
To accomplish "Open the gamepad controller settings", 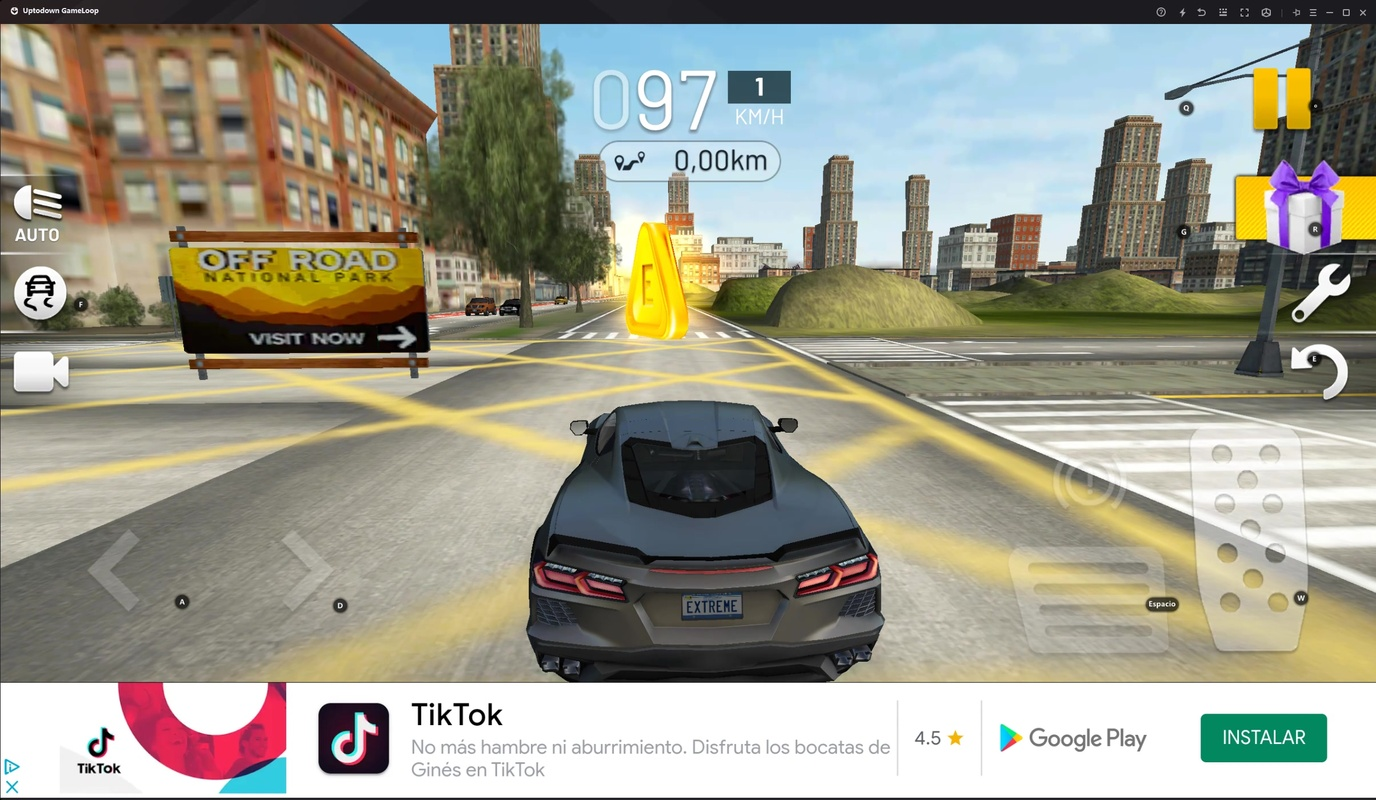I will [1266, 12].
